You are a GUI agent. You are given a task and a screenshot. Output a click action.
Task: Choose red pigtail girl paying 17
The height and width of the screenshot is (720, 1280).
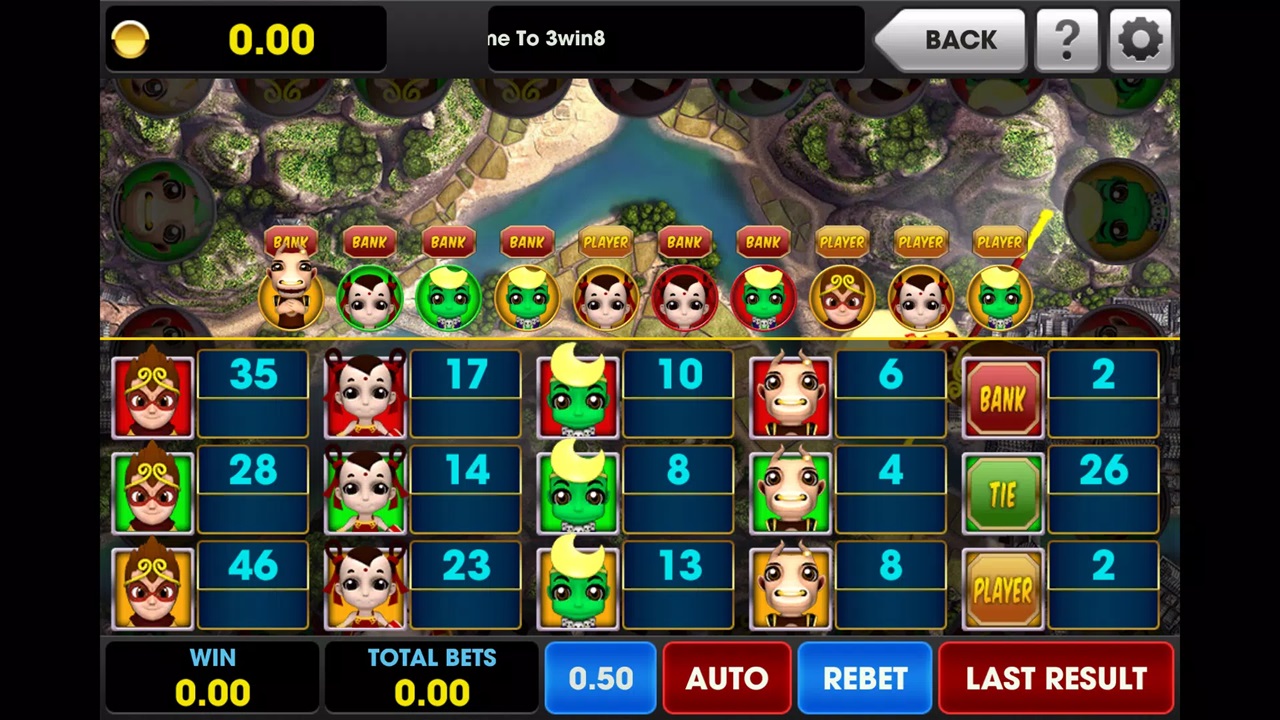(x=365, y=396)
